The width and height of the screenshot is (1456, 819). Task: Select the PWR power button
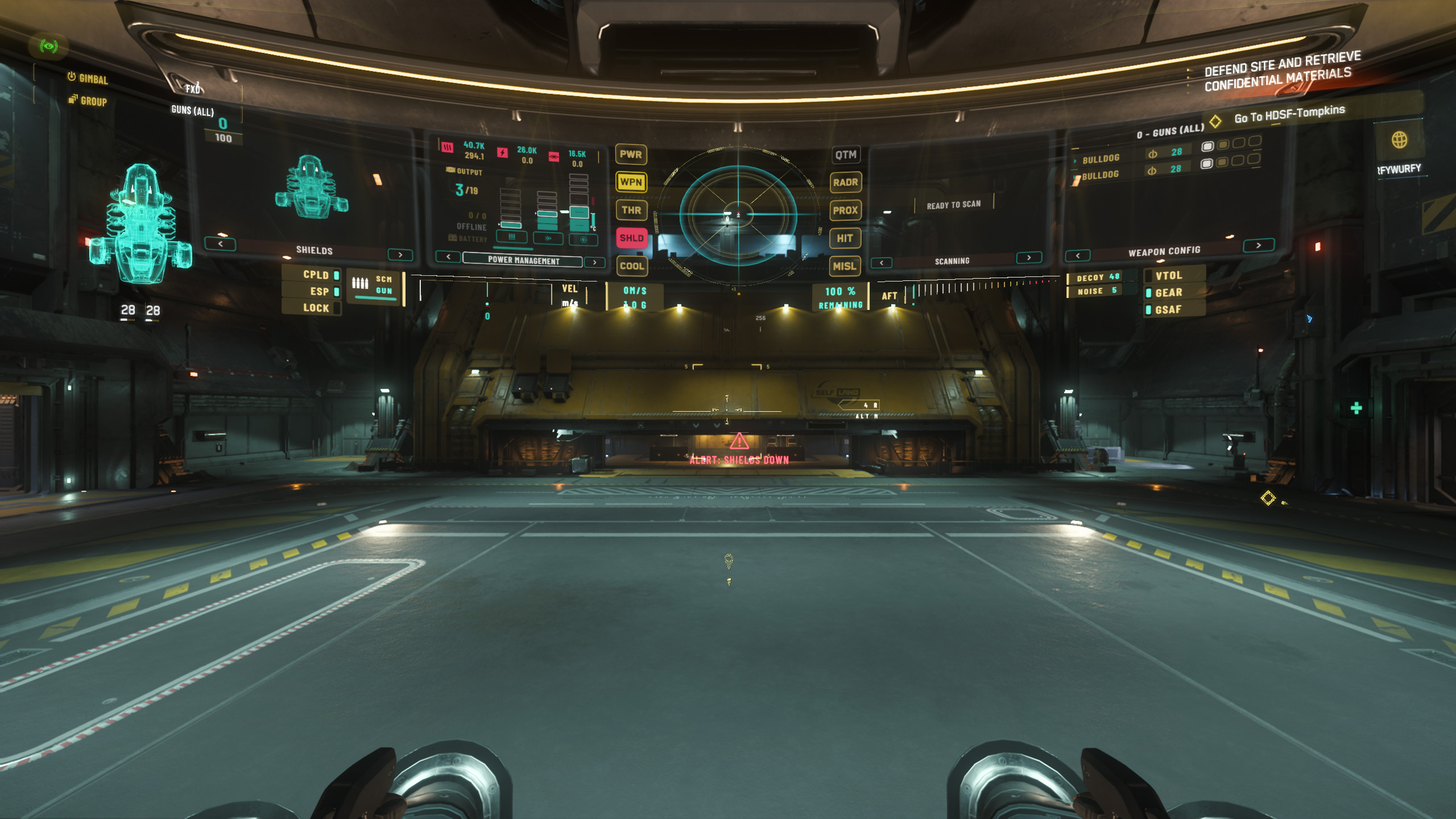point(631,154)
